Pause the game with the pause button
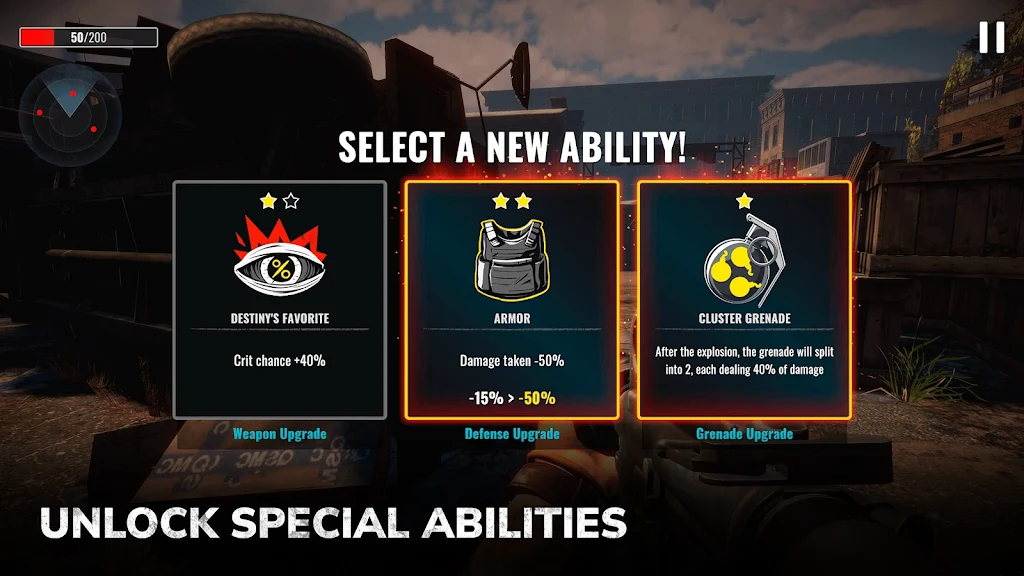Screen dimensions: 1024x576 (991, 38)
